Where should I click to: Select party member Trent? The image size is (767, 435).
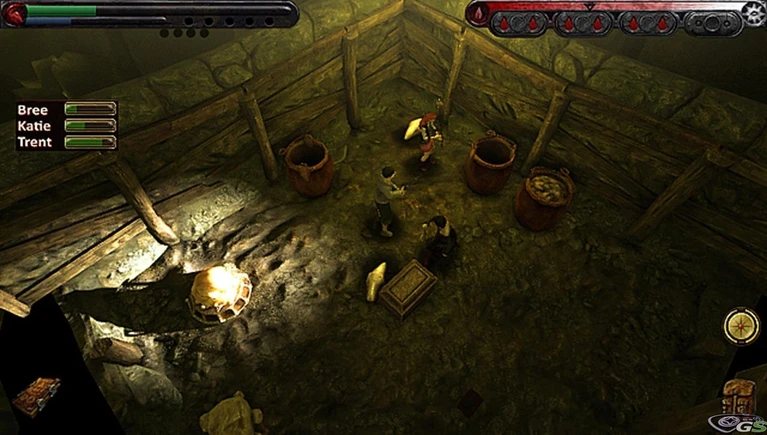click(33, 141)
